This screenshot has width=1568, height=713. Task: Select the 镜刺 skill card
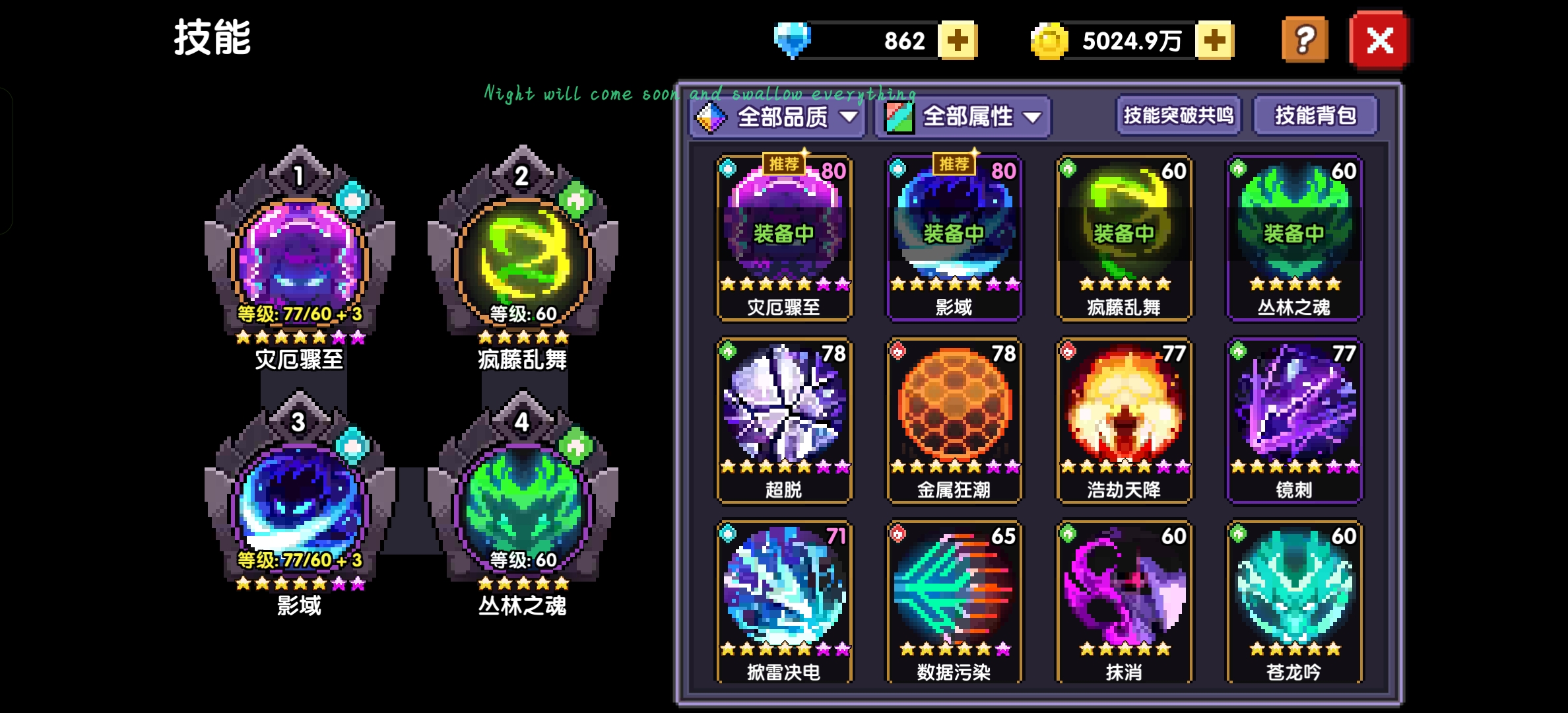point(1294,420)
